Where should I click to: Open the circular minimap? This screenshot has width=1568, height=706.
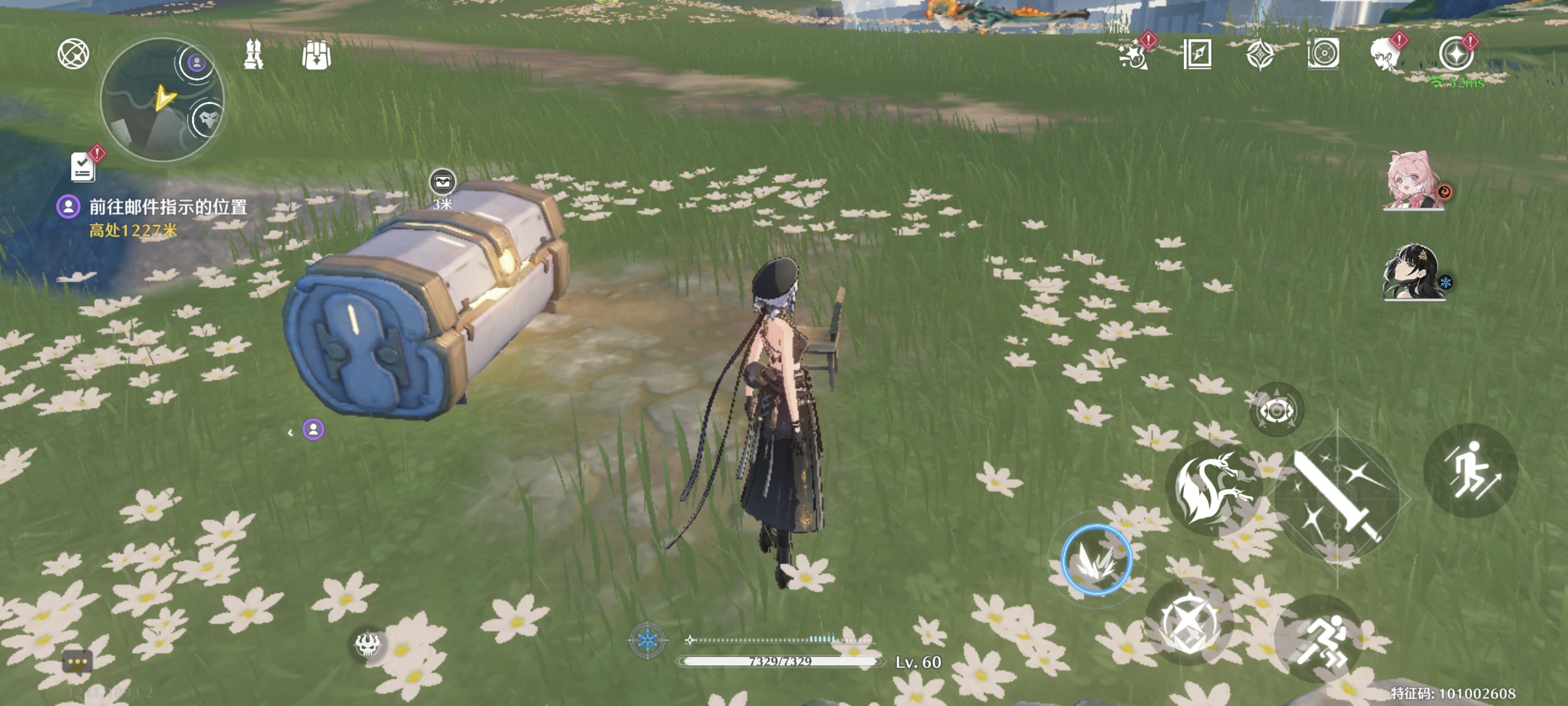point(162,100)
